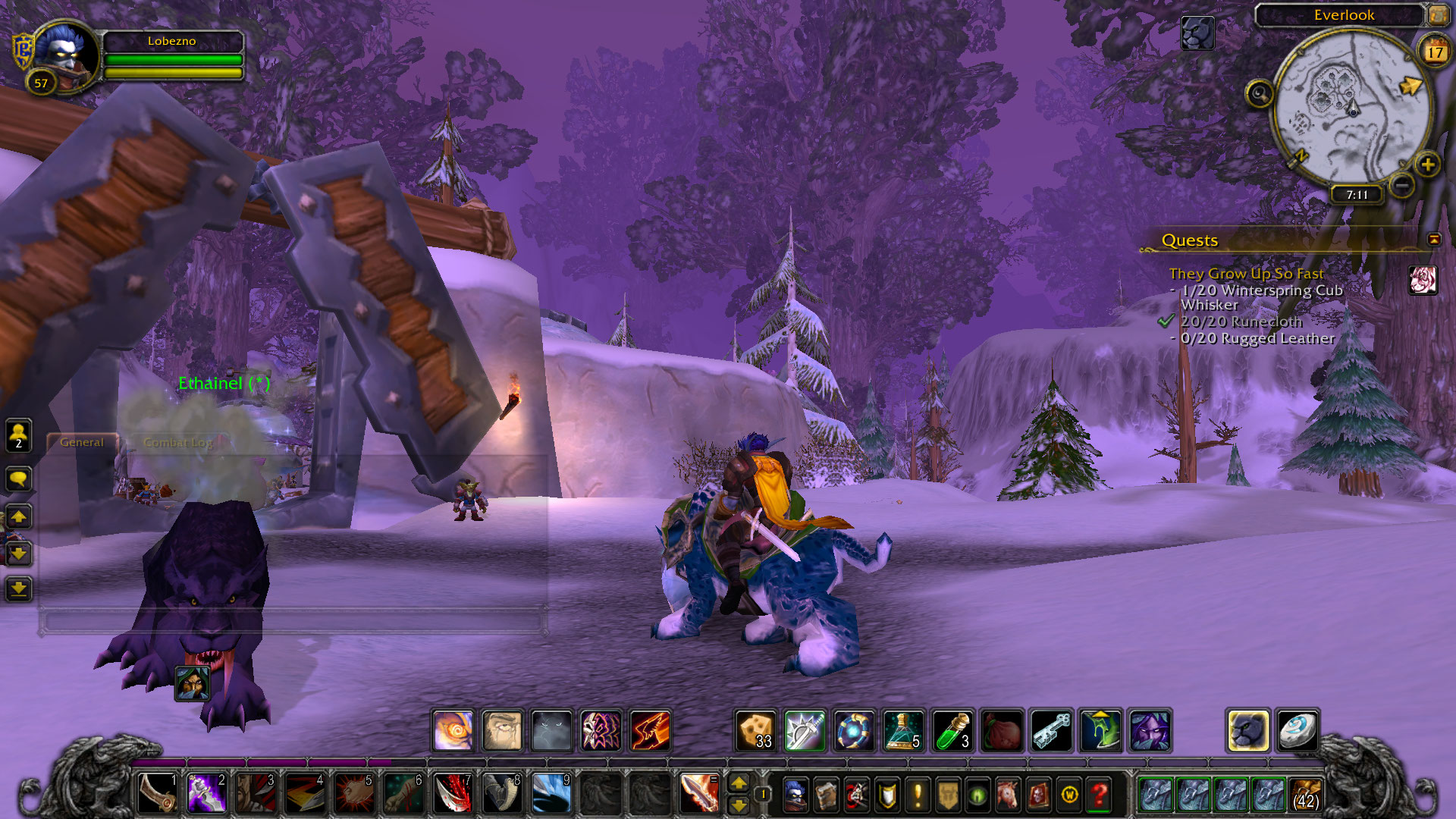1456x819 pixels.
Task: Activate the panther mount icon
Action: [1247, 731]
